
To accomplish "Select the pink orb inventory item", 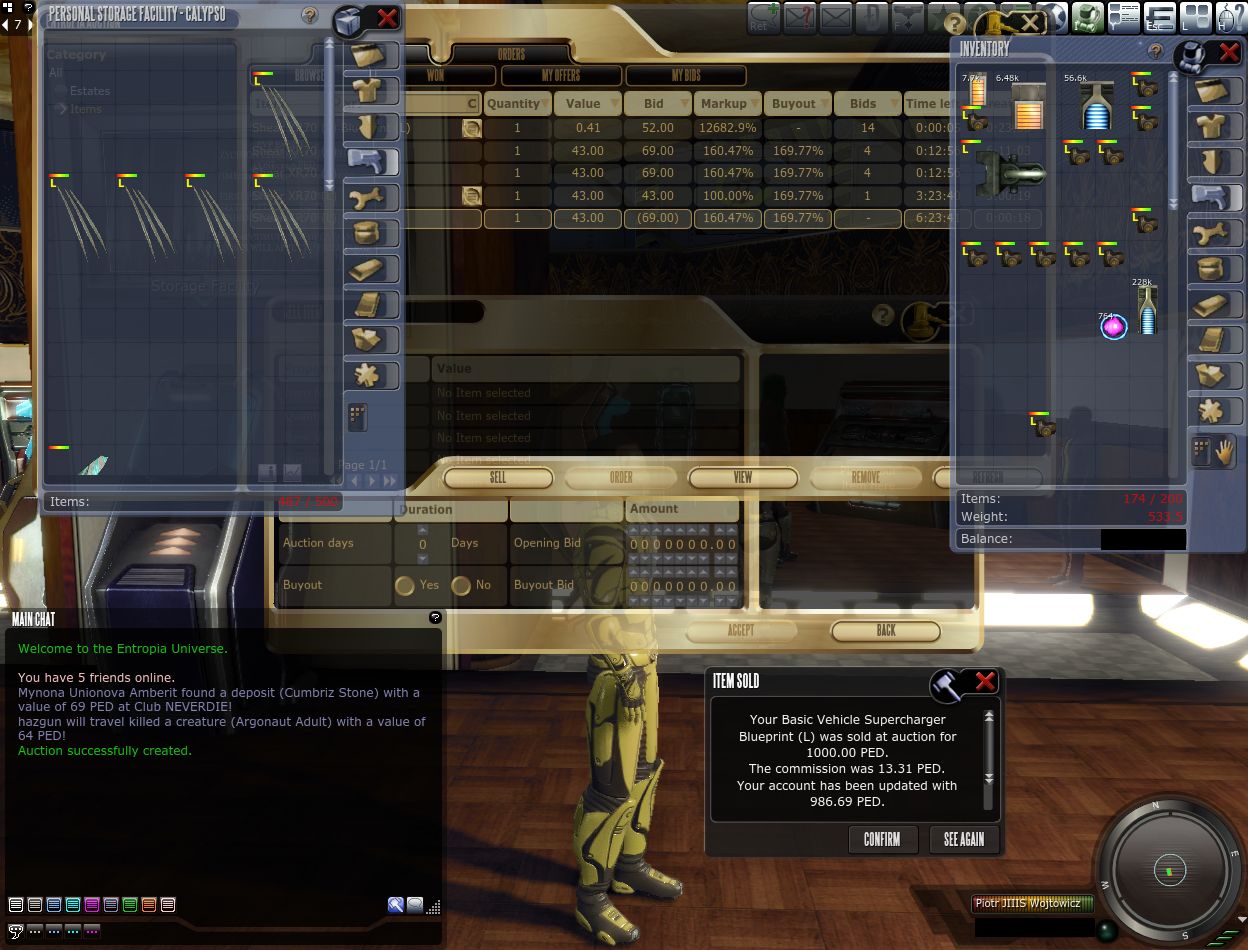I will coord(1113,326).
